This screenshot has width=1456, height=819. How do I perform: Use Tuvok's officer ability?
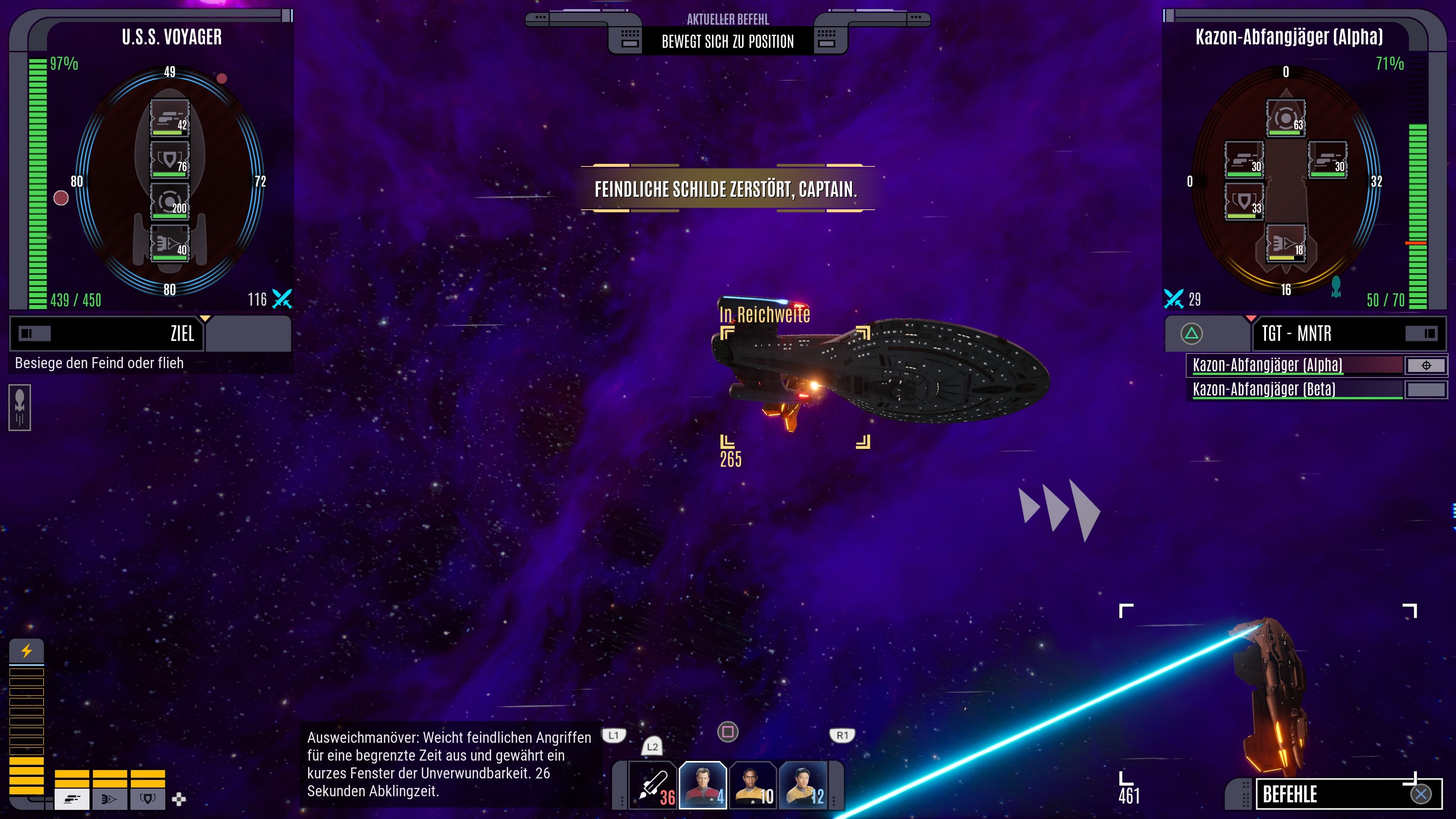click(x=752, y=784)
